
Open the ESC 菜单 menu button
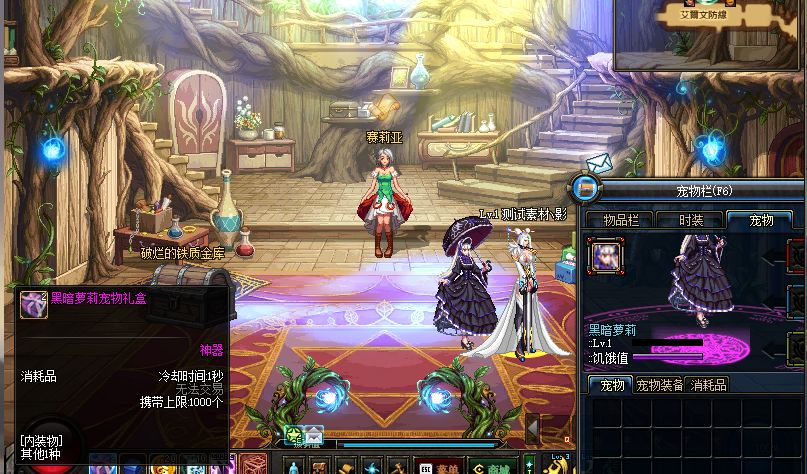click(x=440, y=466)
